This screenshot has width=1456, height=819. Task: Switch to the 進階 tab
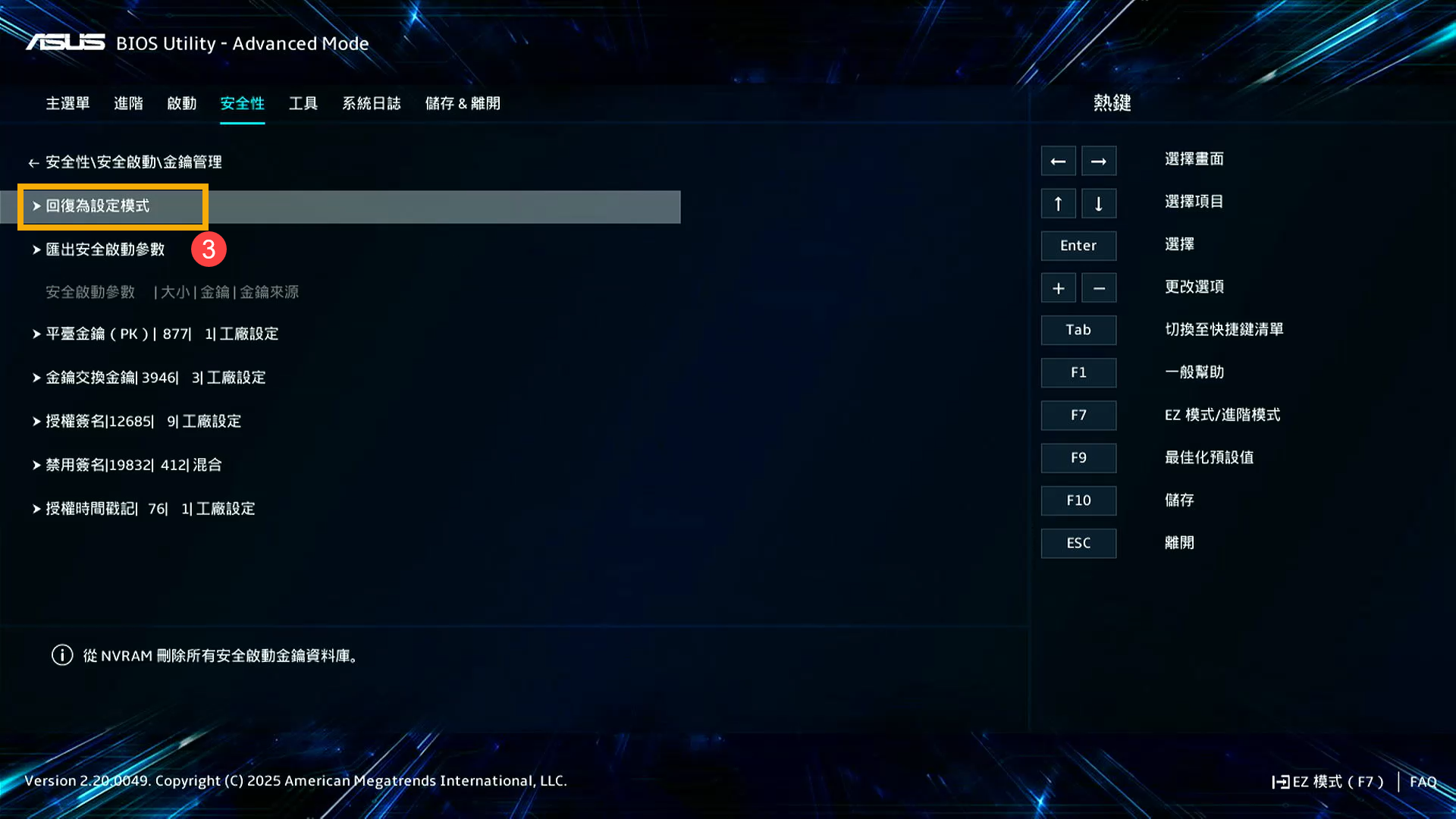coord(128,103)
